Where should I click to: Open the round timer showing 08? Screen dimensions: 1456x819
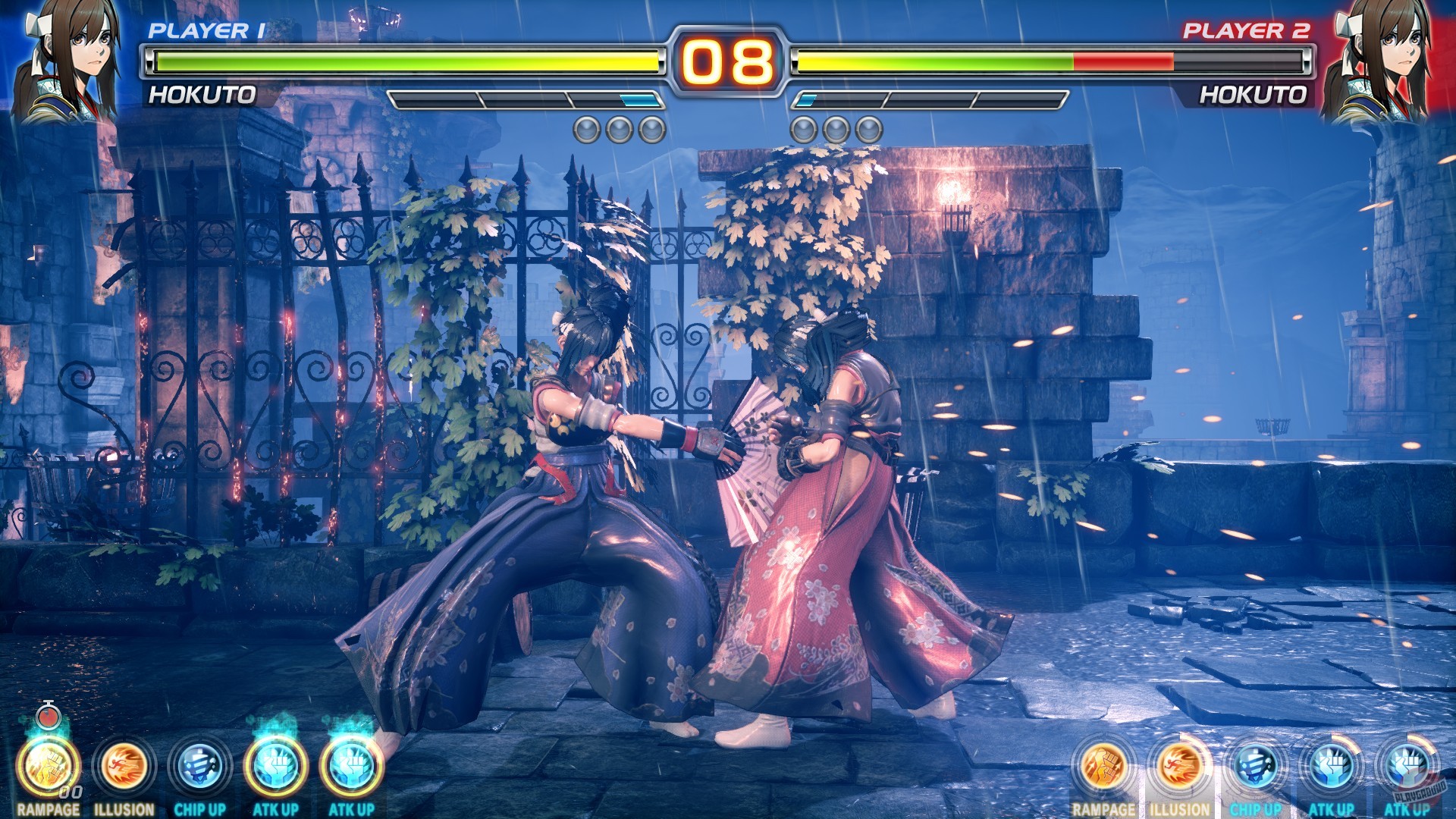pos(728,61)
